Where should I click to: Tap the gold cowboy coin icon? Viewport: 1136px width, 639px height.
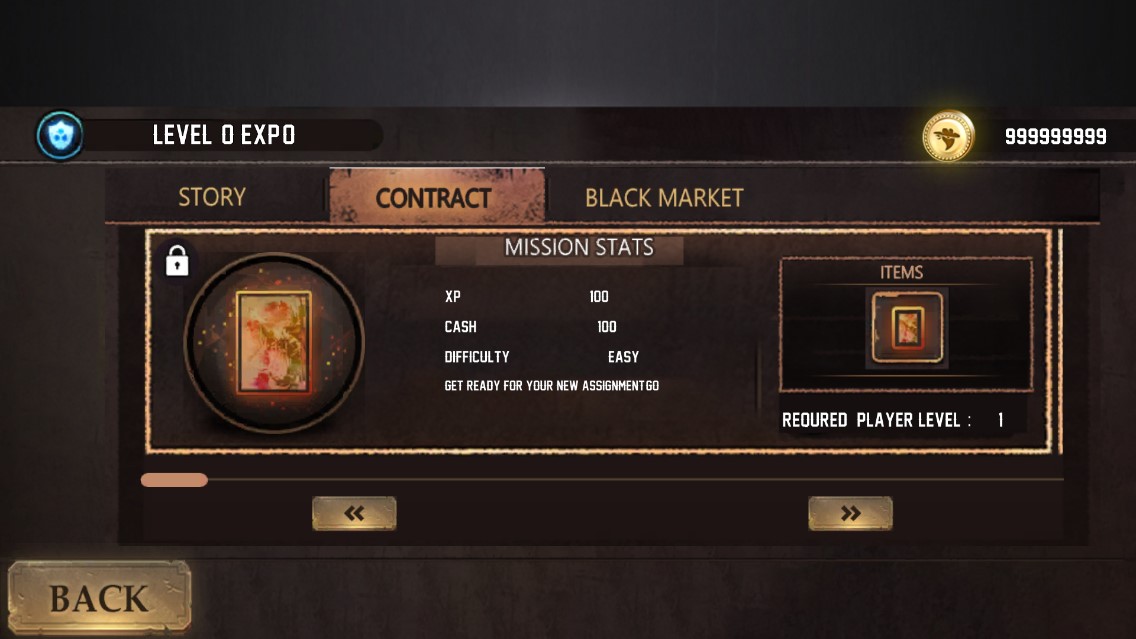(x=947, y=136)
